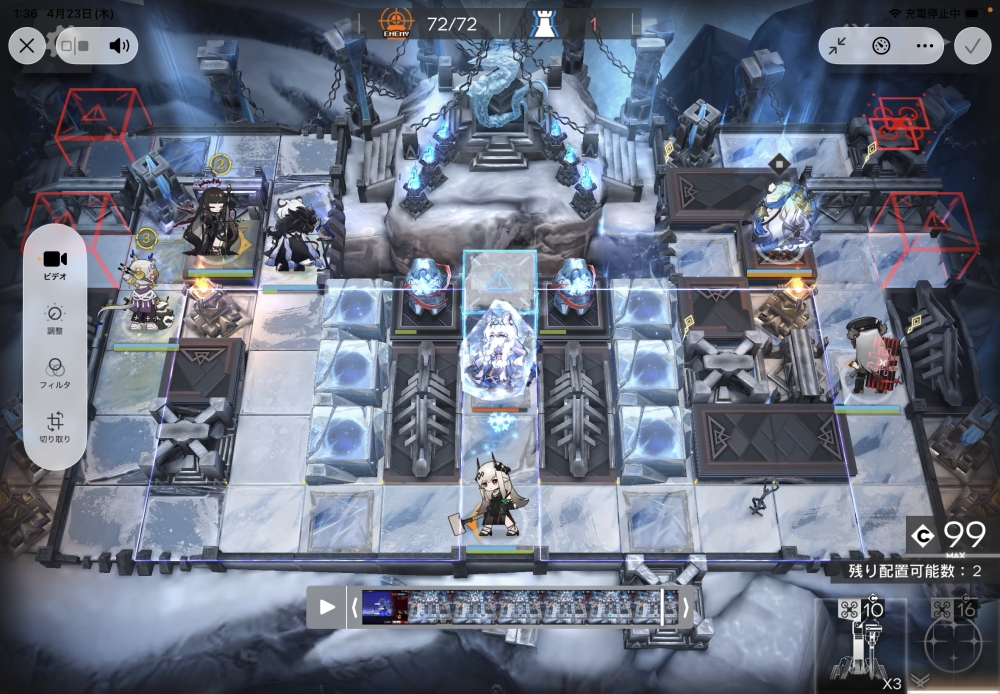1000x694 pixels.
Task: Switch to the 調整 adjustment tool
Action: click(x=55, y=319)
